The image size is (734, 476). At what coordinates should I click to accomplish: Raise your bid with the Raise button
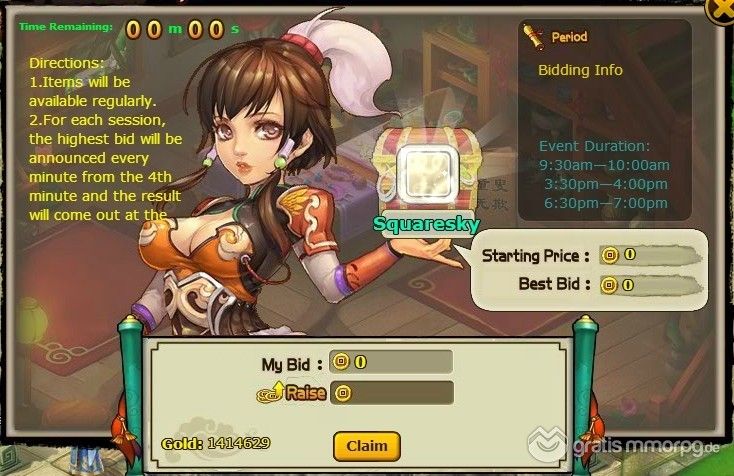[x=298, y=392]
